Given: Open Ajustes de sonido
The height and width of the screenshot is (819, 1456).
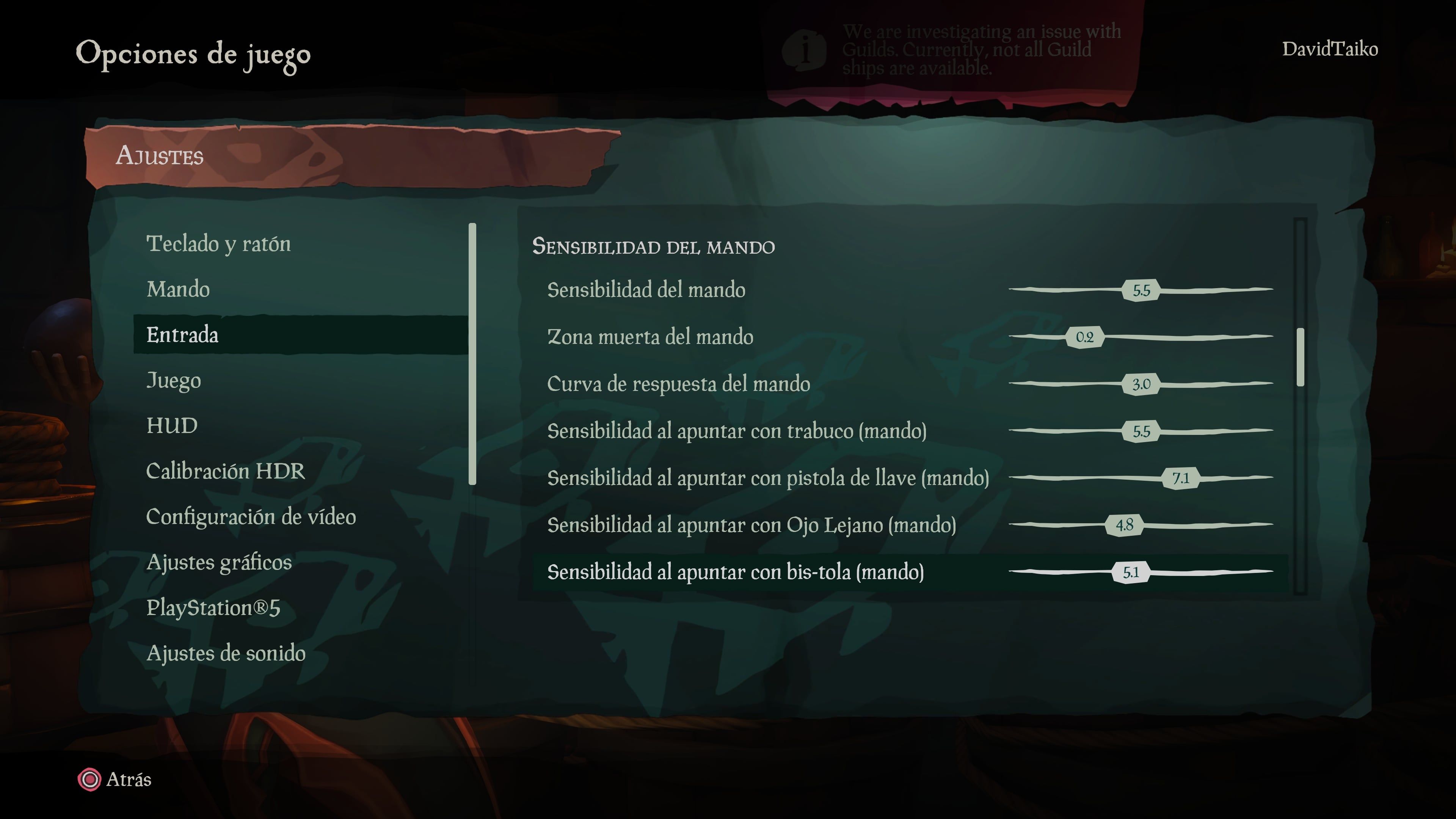Looking at the screenshot, I should pos(226,653).
